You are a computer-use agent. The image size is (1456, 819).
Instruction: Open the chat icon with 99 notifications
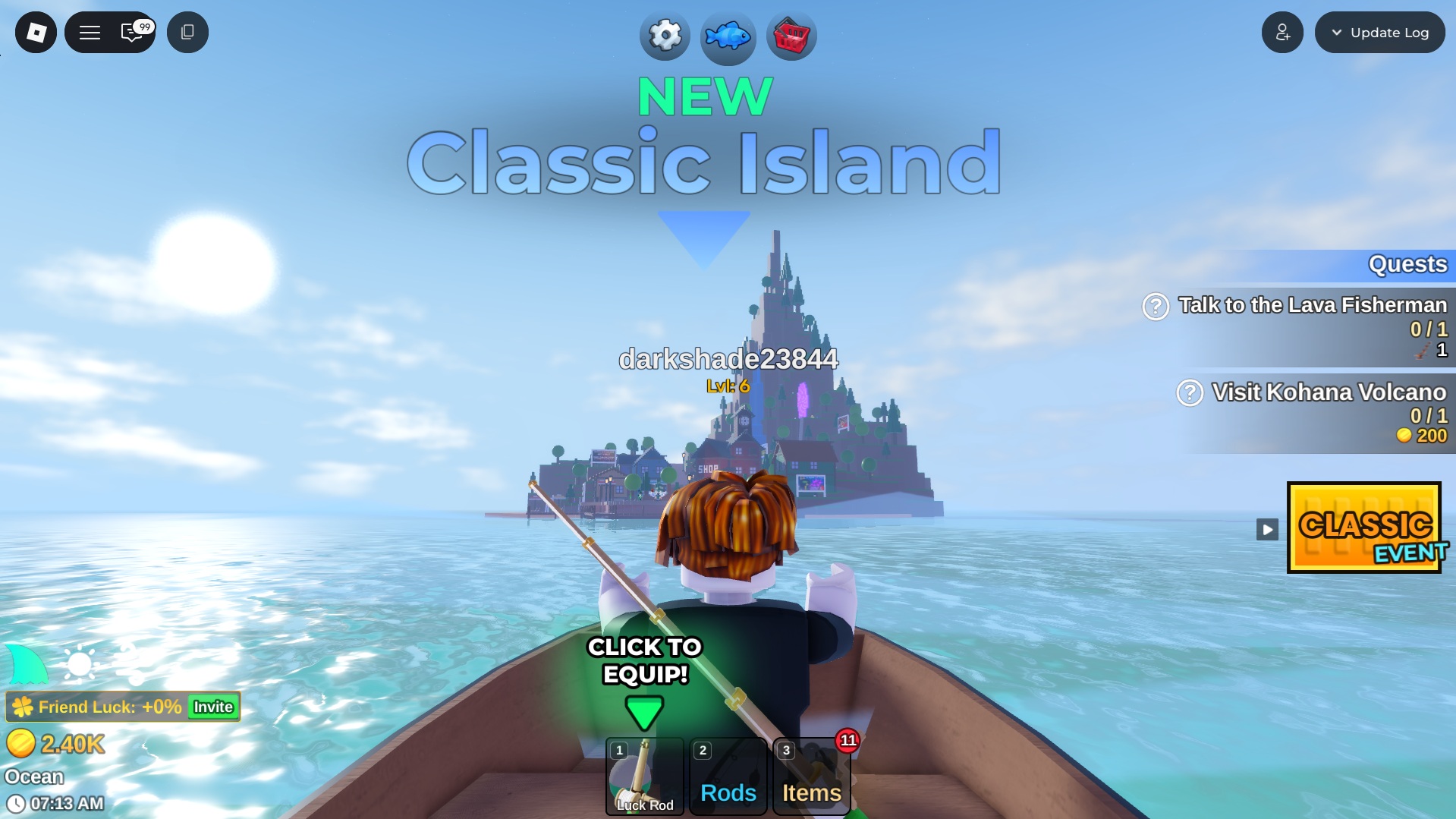click(x=131, y=33)
